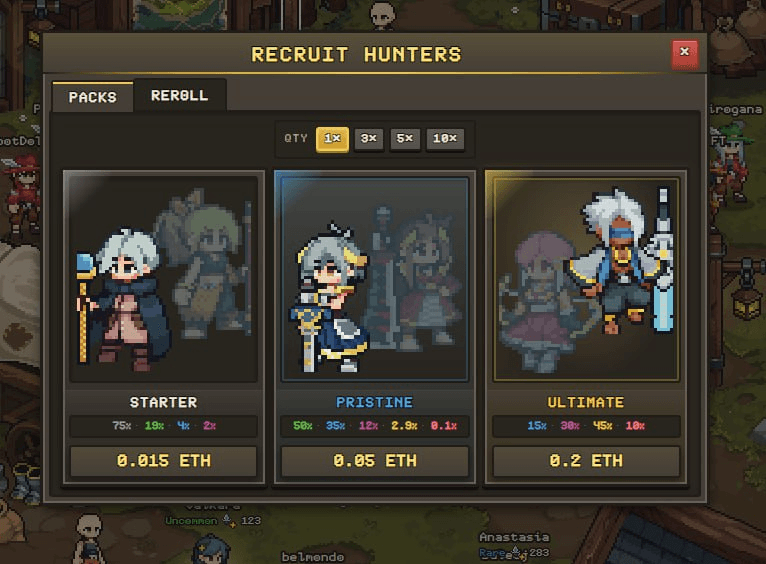Choose the 3x quantity option
Viewport: 766px width, 564px height.
pyautogui.click(x=369, y=139)
